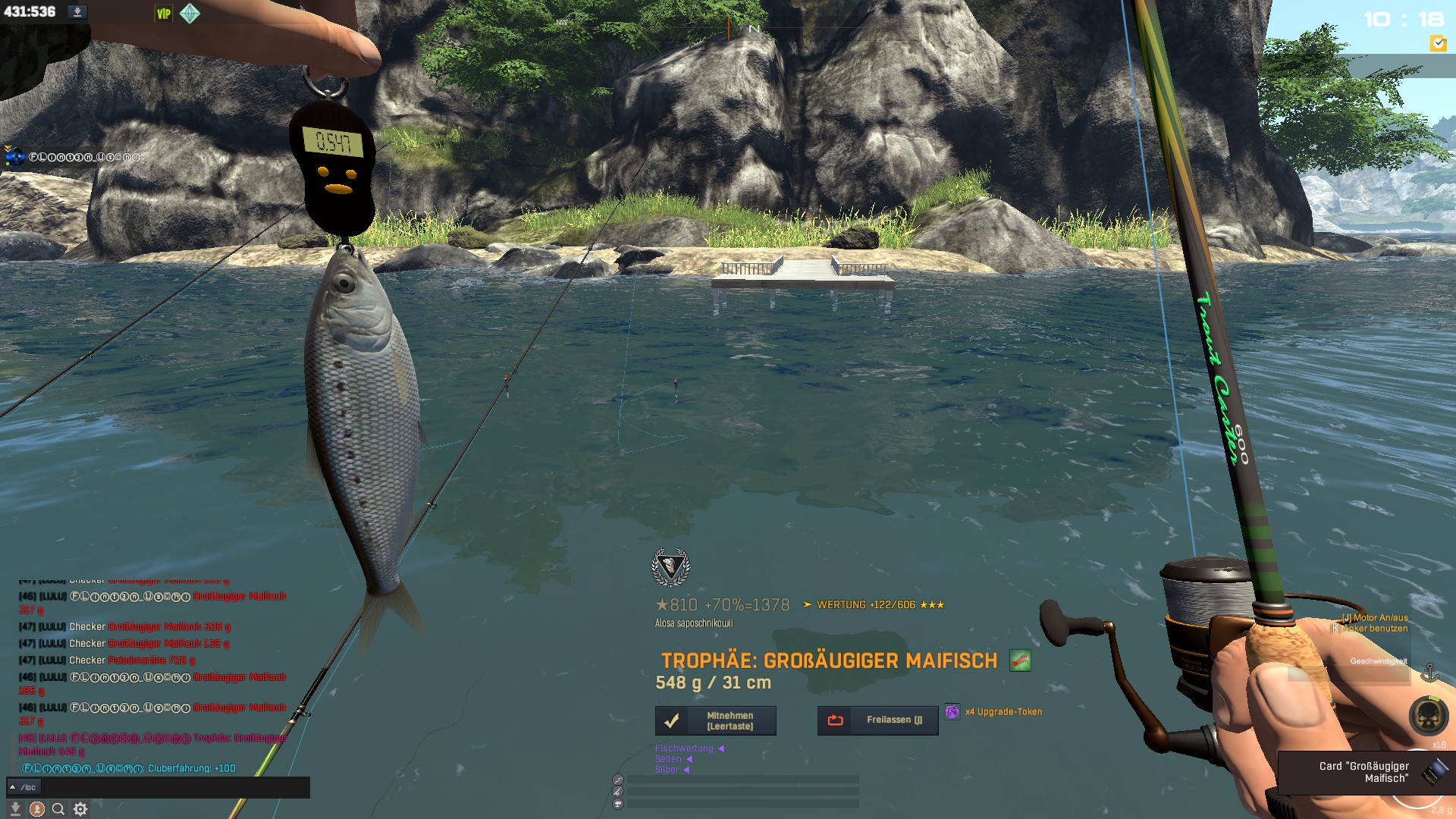
Task: Click the download arrow icon below the chat
Action: [15, 809]
